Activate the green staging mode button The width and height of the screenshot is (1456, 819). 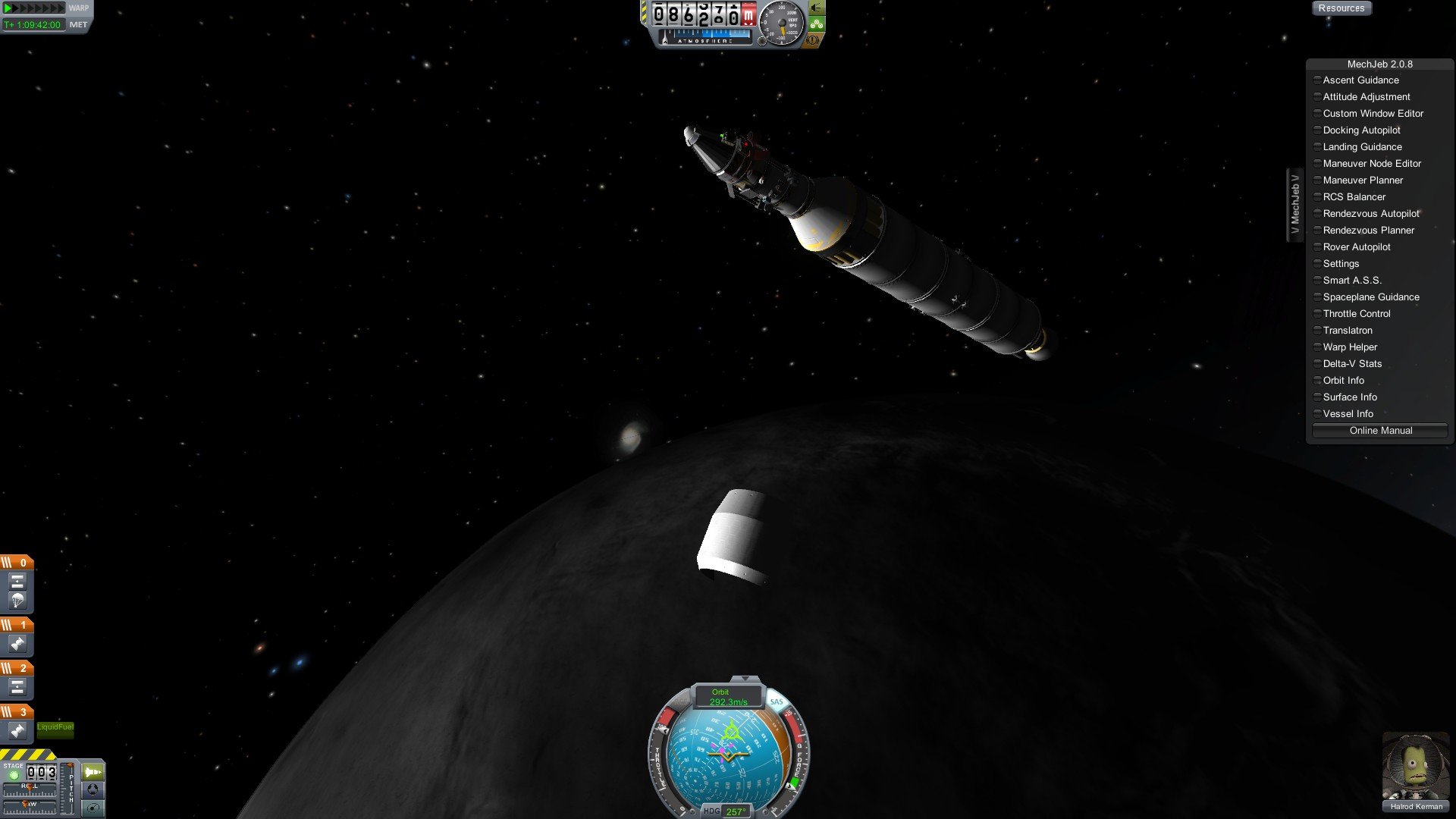tap(93, 772)
